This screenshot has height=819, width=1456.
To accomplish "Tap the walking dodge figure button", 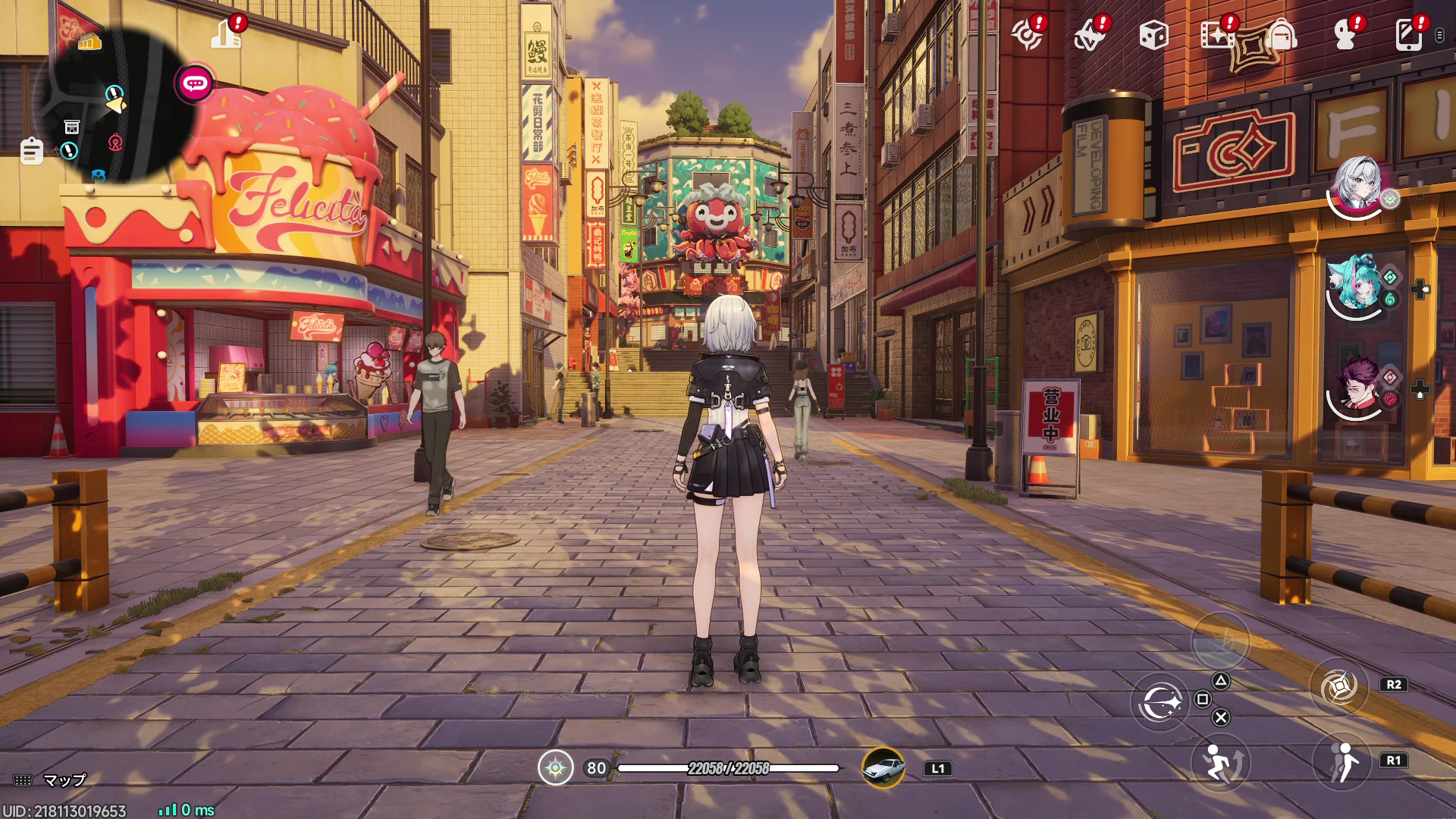I will pos(1342,761).
